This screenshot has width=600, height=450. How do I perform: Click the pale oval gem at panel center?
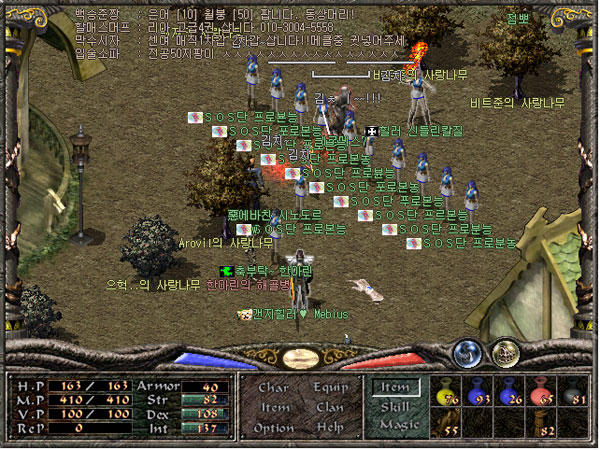coord(299,358)
